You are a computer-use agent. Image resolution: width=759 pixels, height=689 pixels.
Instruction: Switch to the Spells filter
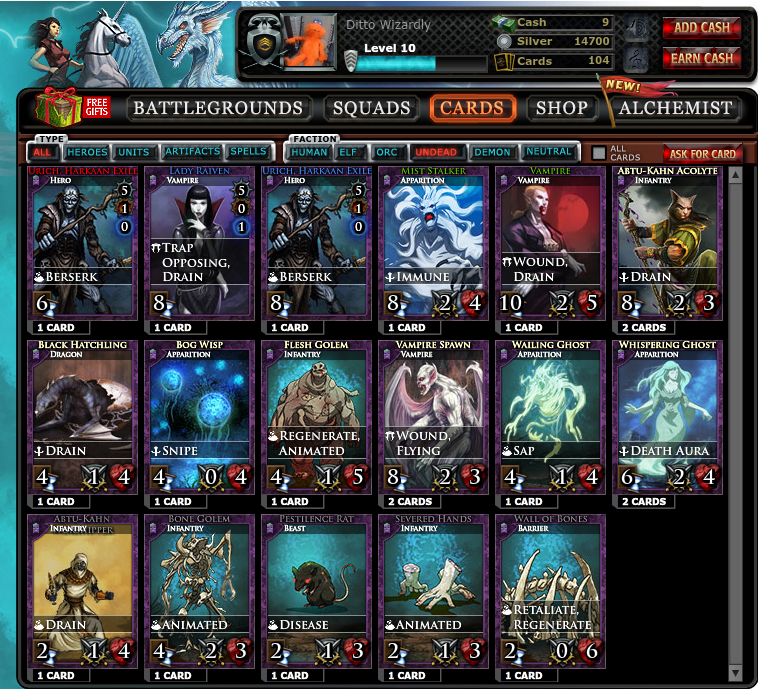(248, 153)
